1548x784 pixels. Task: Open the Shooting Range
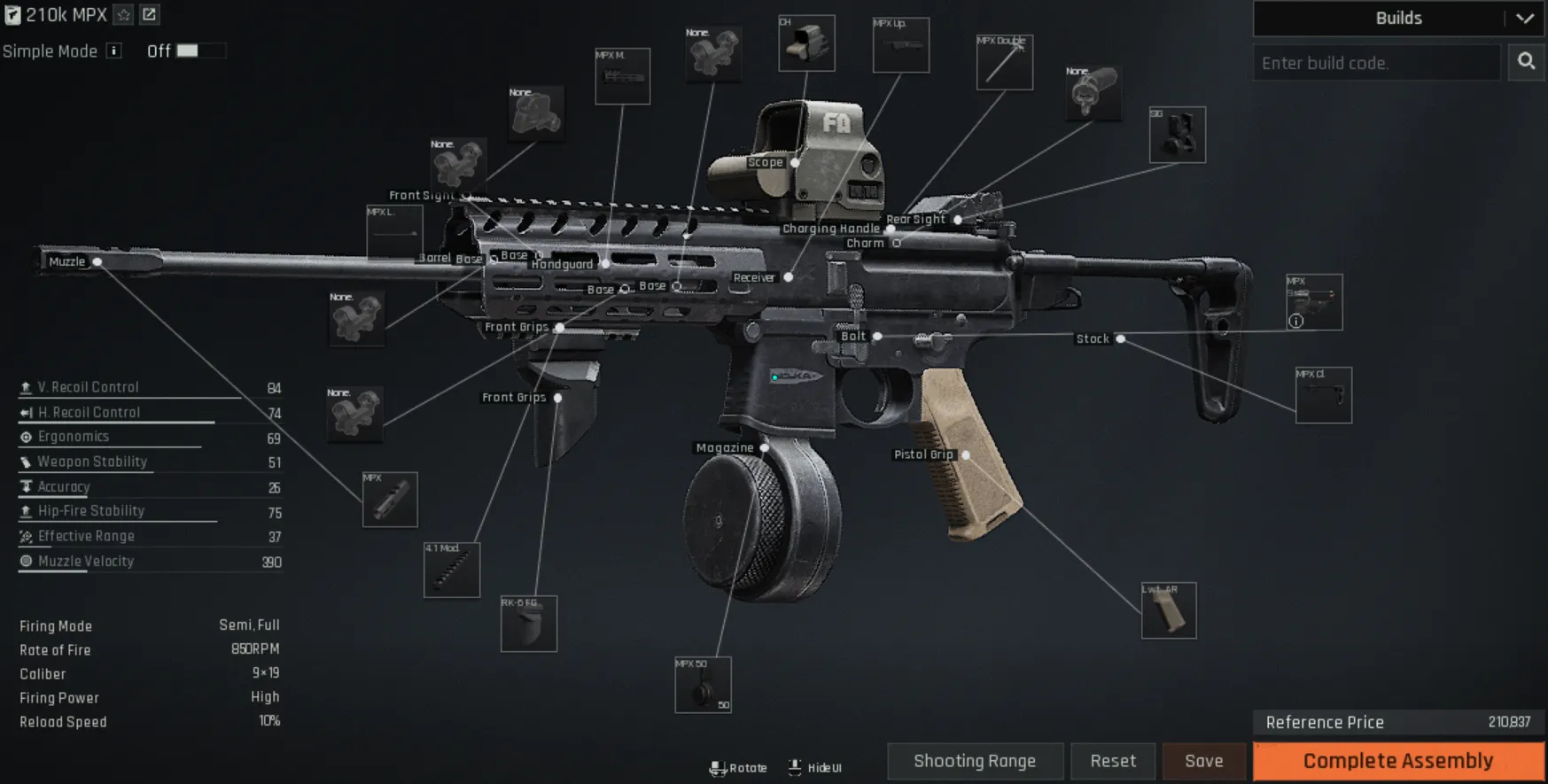pos(975,760)
